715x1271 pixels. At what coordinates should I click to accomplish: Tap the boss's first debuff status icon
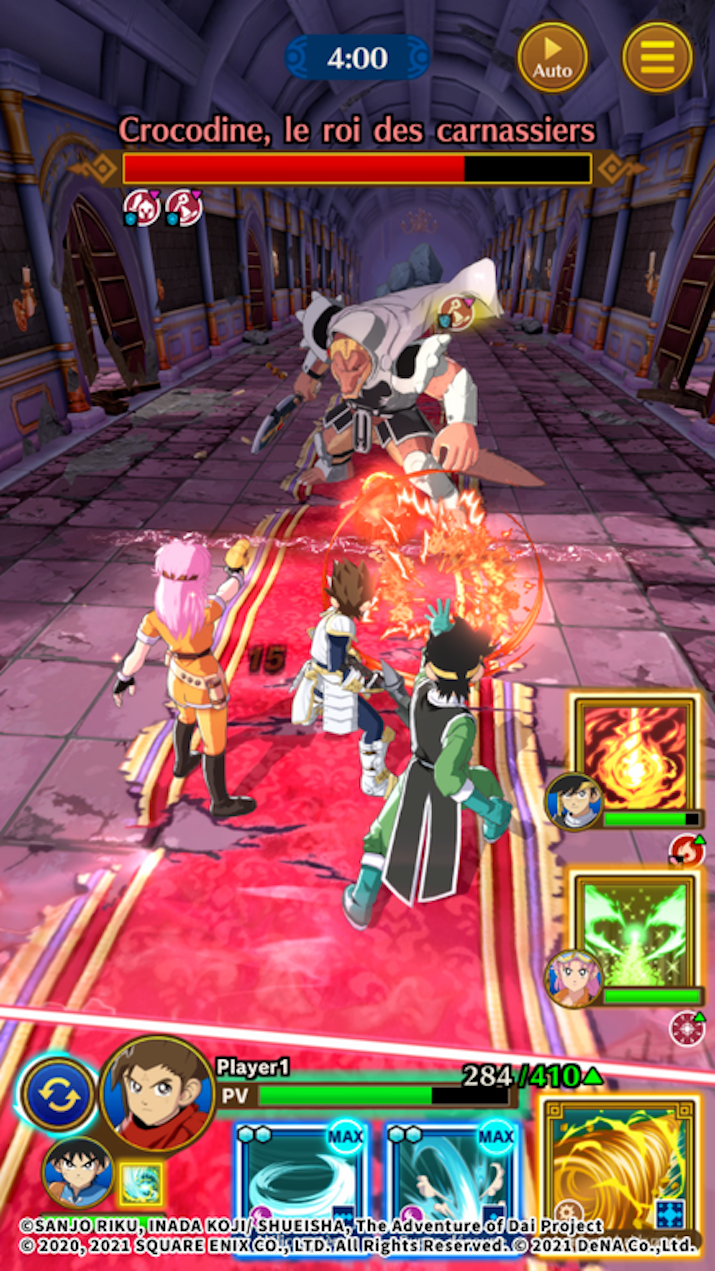click(141, 207)
